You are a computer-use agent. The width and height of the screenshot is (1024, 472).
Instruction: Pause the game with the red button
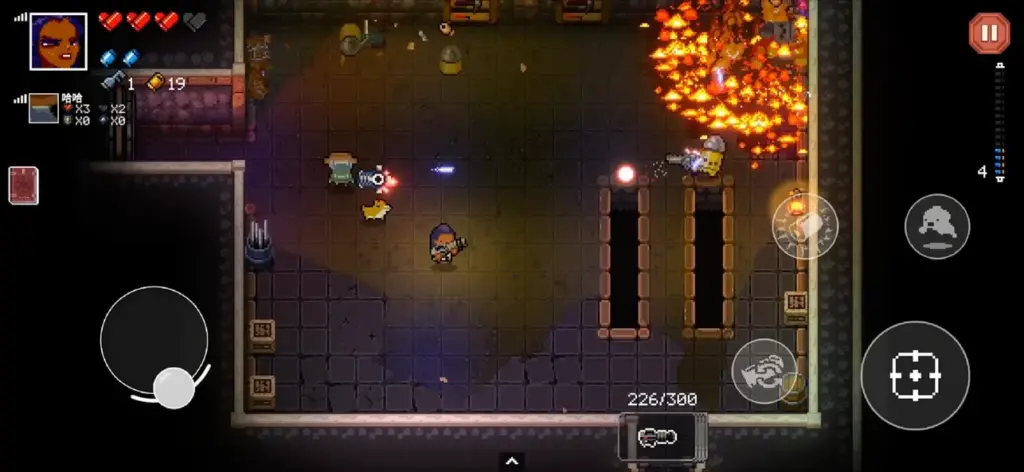coord(989,34)
